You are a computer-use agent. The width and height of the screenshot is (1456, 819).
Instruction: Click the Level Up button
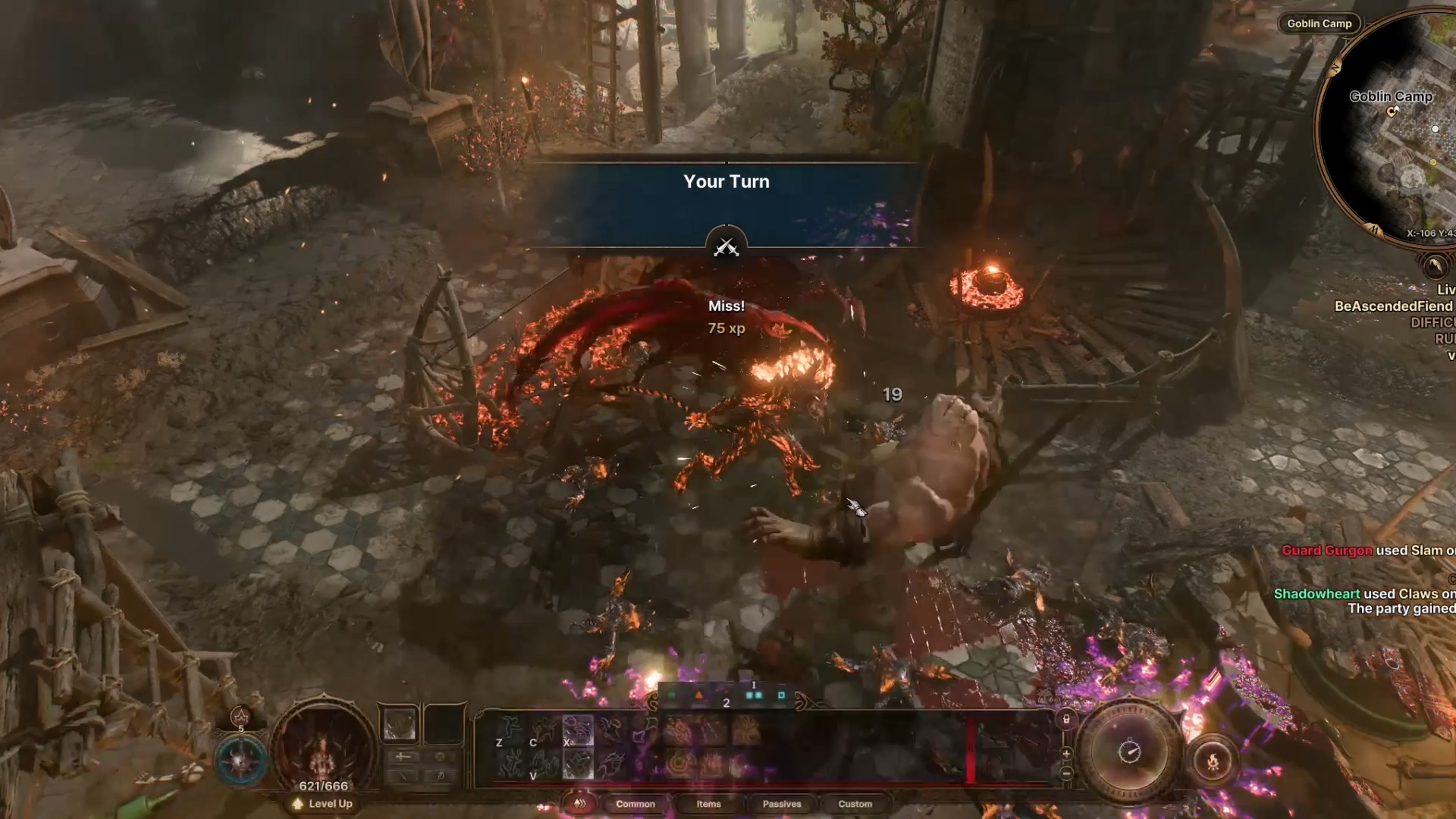pos(323,804)
